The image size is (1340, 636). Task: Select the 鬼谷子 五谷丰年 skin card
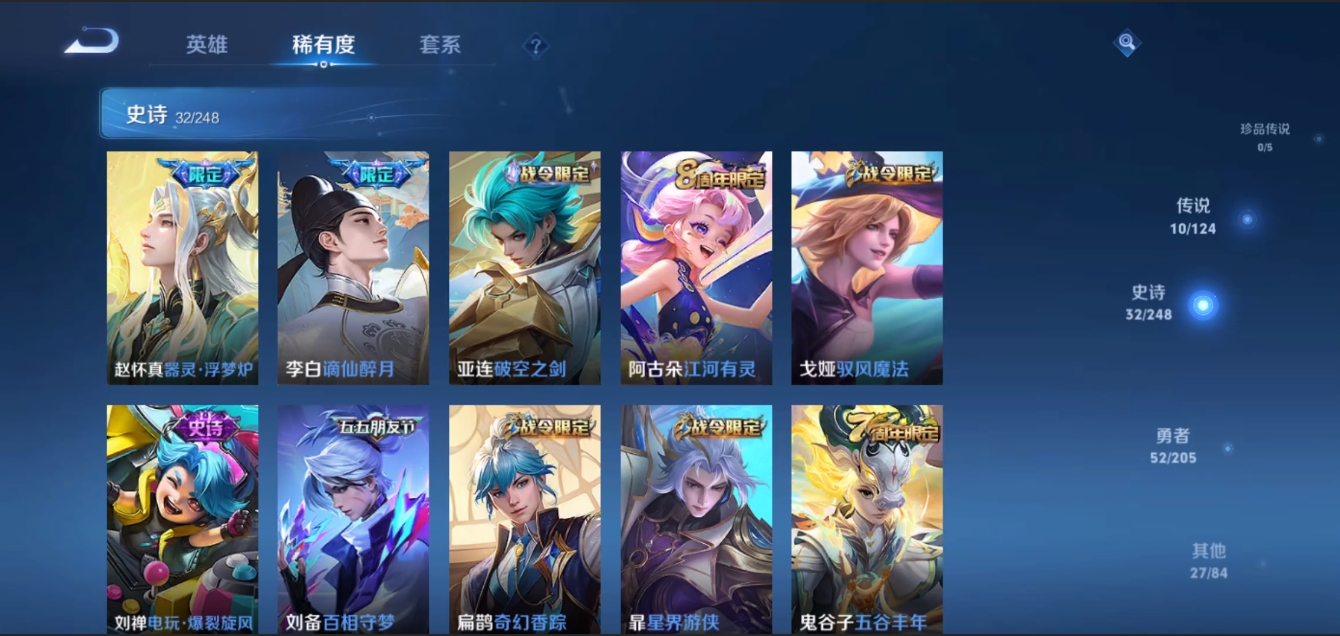tap(867, 519)
